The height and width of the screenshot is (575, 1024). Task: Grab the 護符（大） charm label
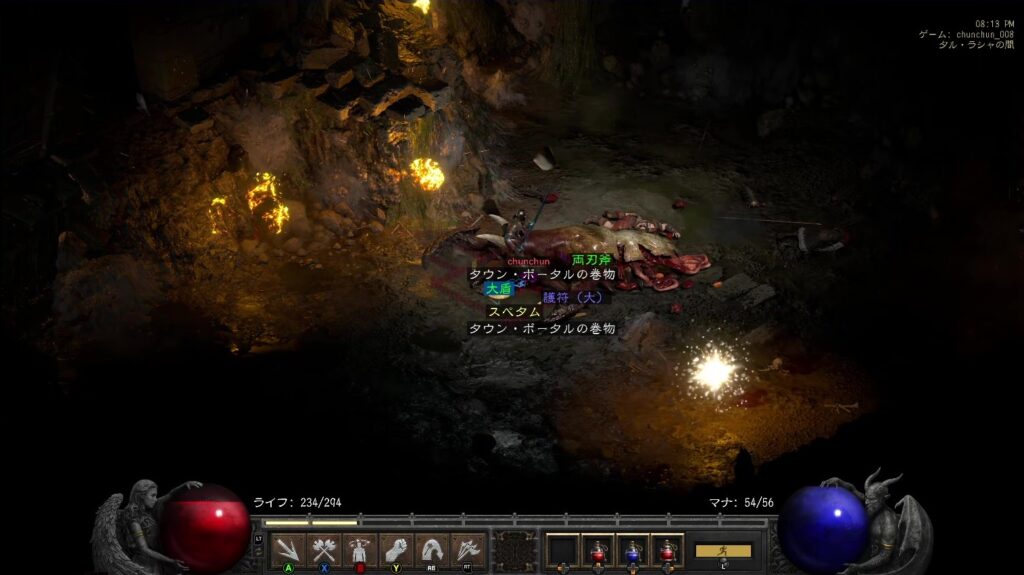[x=575, y=297]
